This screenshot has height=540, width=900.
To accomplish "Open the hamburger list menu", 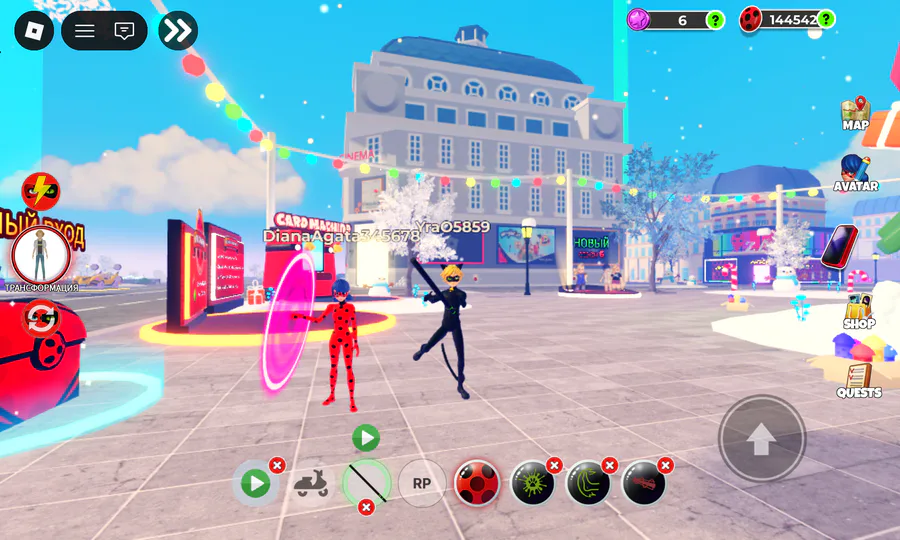I will [x=85, y=30].
